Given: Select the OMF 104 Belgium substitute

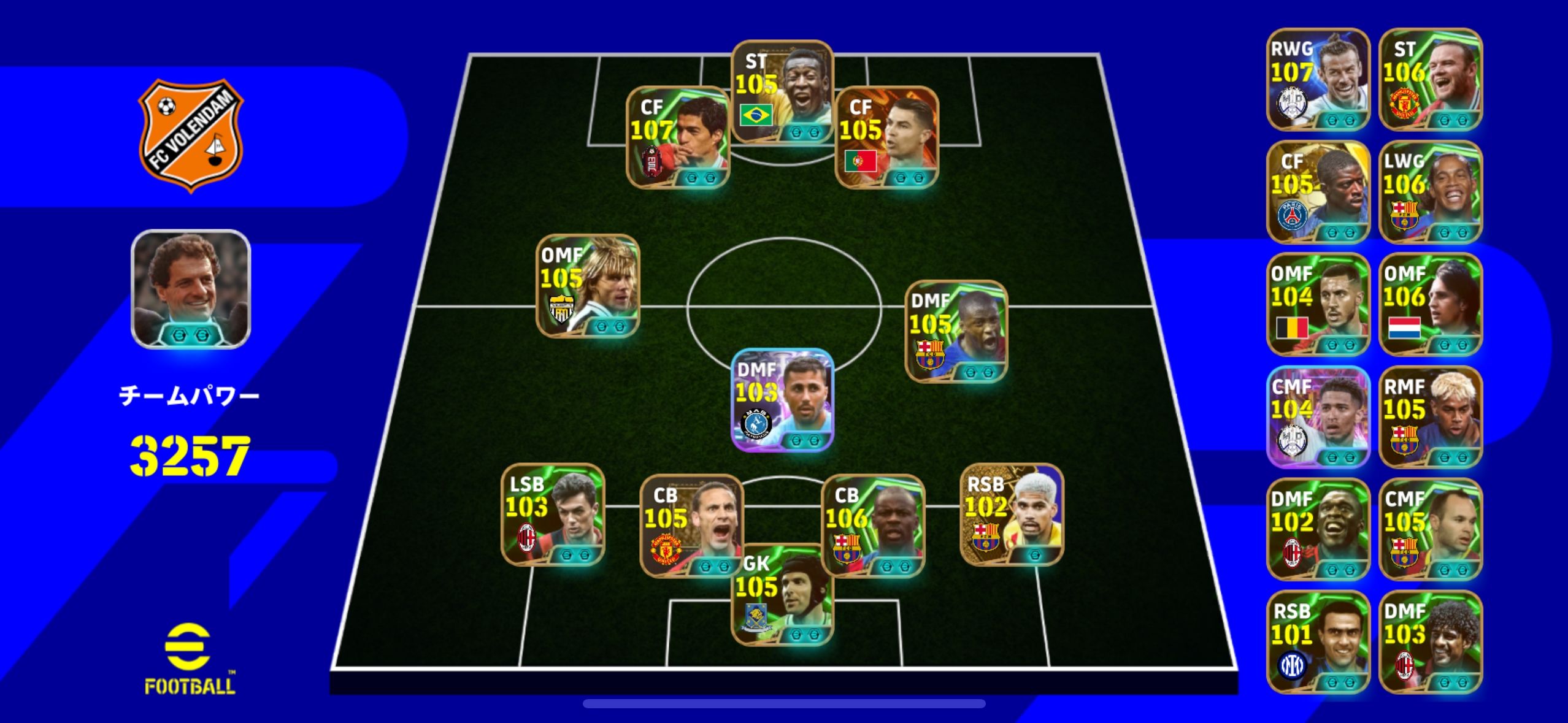Looking at the screenshot, I should pos(1318,304).
